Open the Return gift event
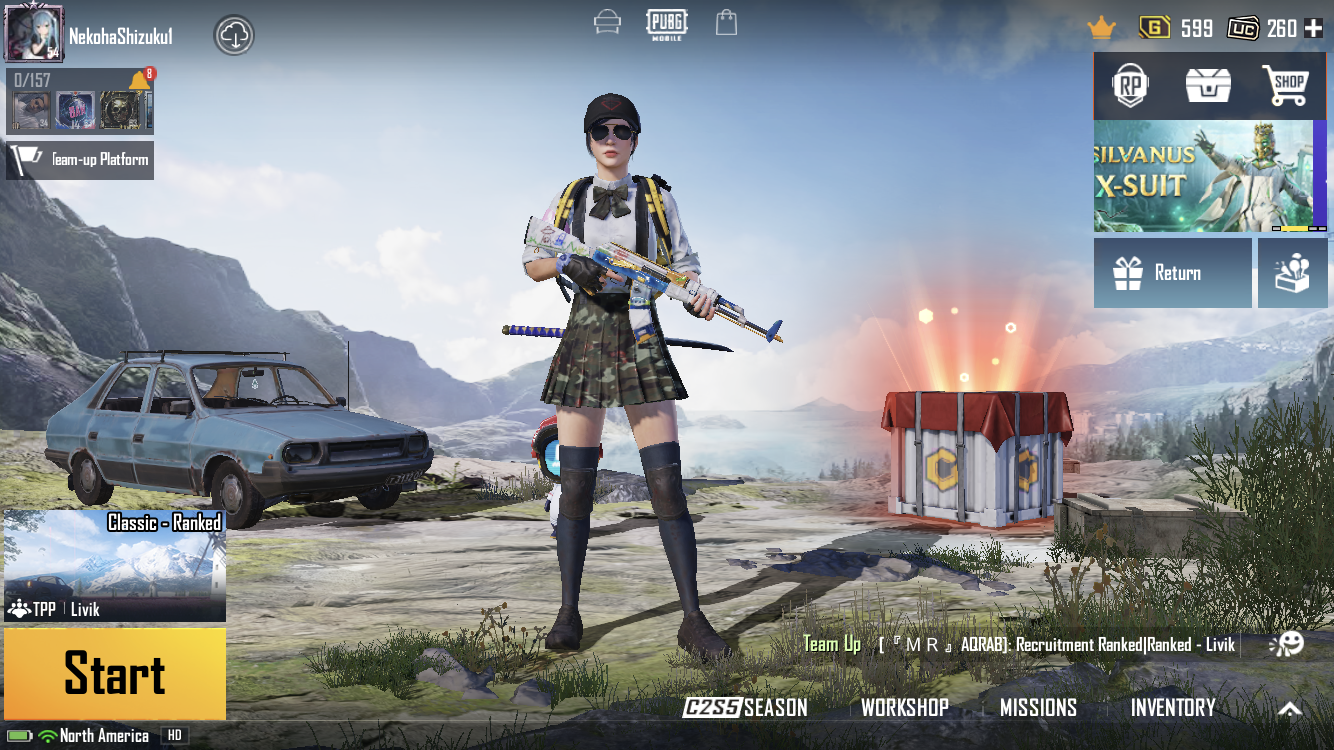 pyautogui.click(x=1172, y=273)
